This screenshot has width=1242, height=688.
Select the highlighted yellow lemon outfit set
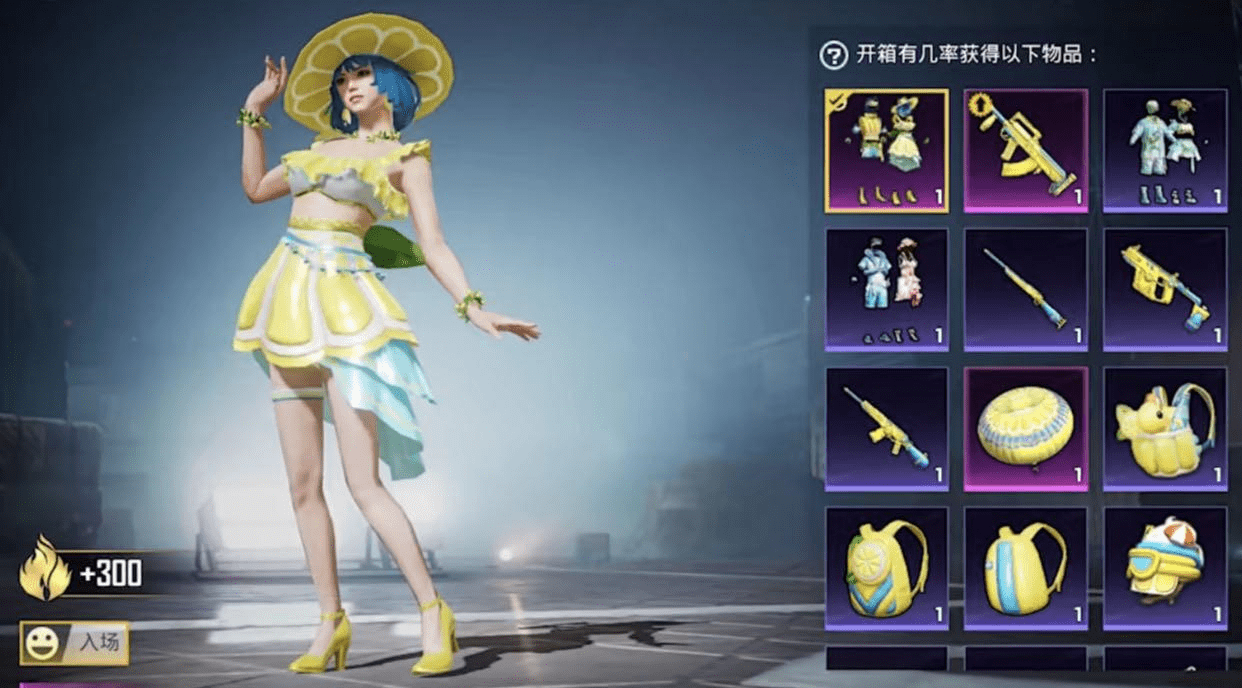coord(886,150)
